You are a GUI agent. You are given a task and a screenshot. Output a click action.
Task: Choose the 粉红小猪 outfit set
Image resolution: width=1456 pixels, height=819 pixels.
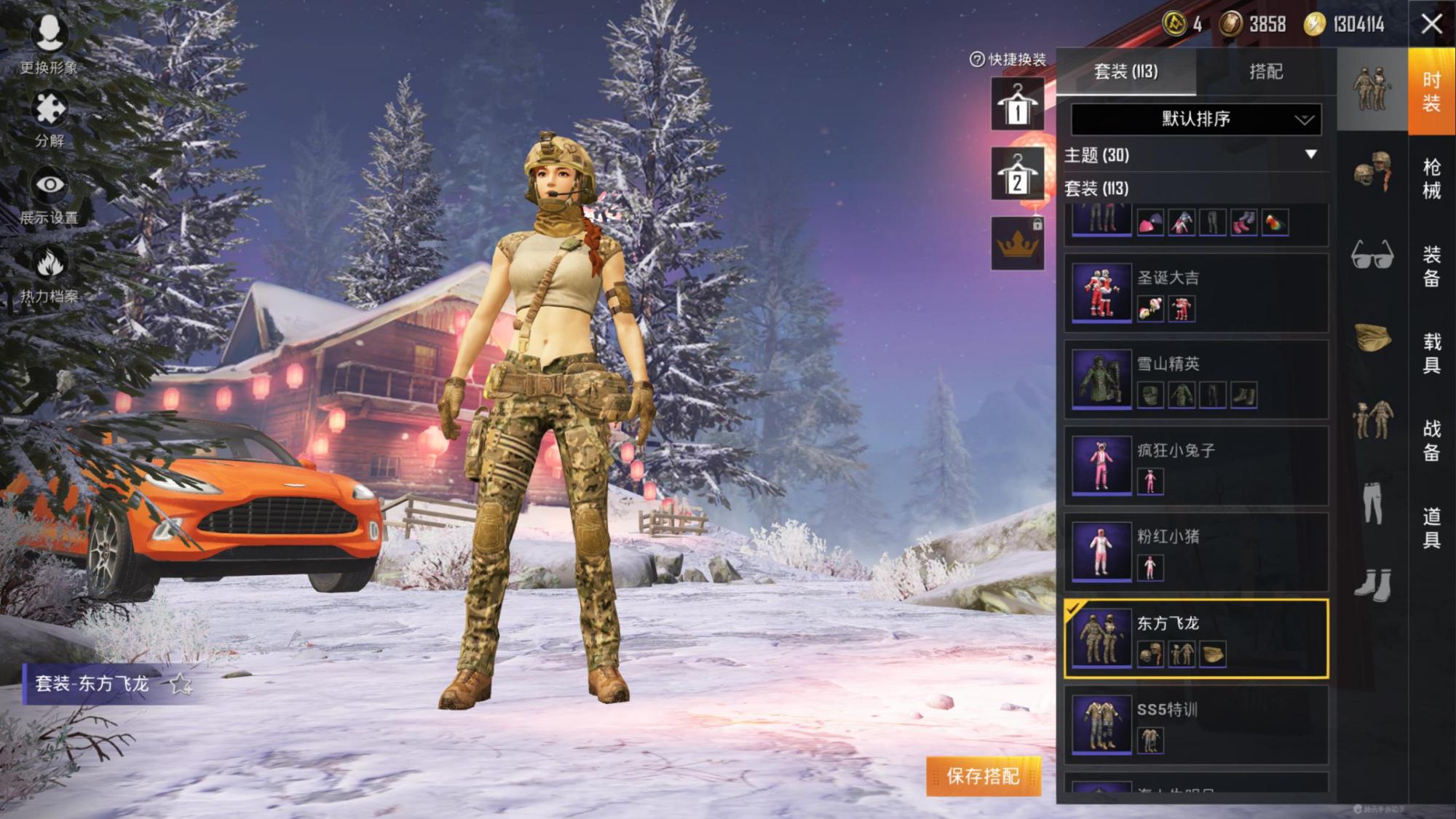[1195, 552]
